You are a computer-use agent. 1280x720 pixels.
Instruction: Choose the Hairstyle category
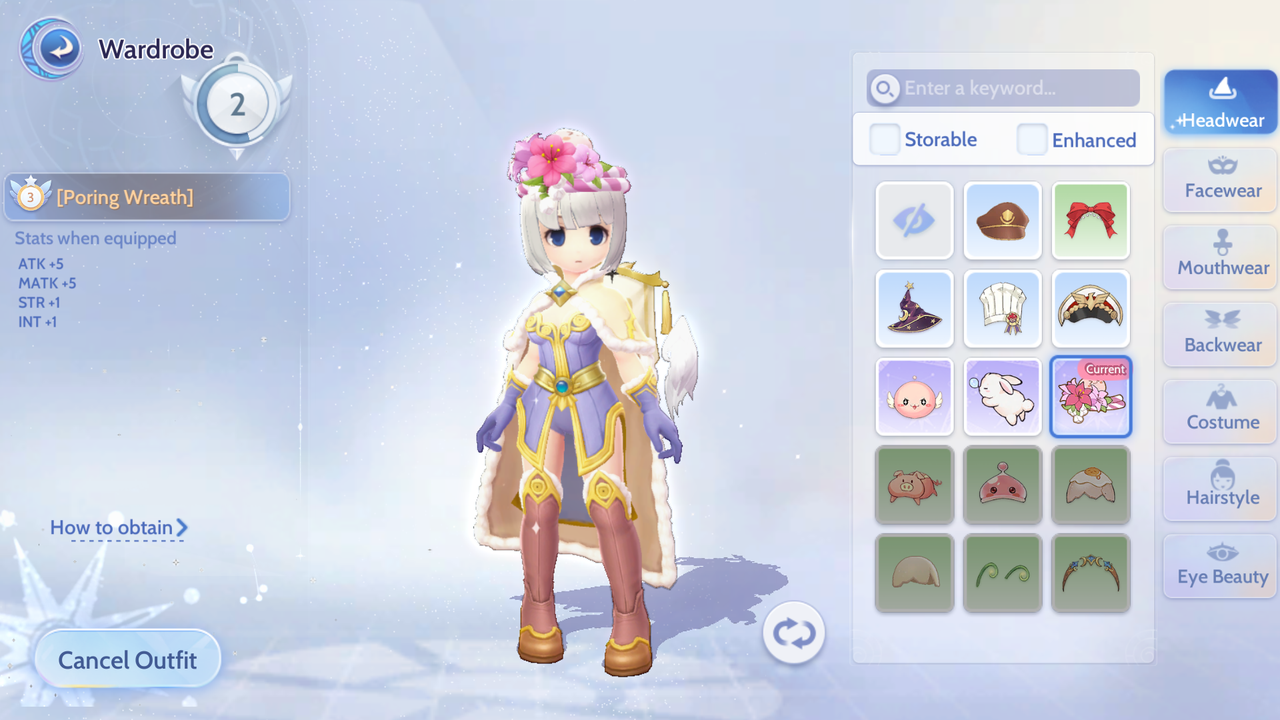[1220, 487]
